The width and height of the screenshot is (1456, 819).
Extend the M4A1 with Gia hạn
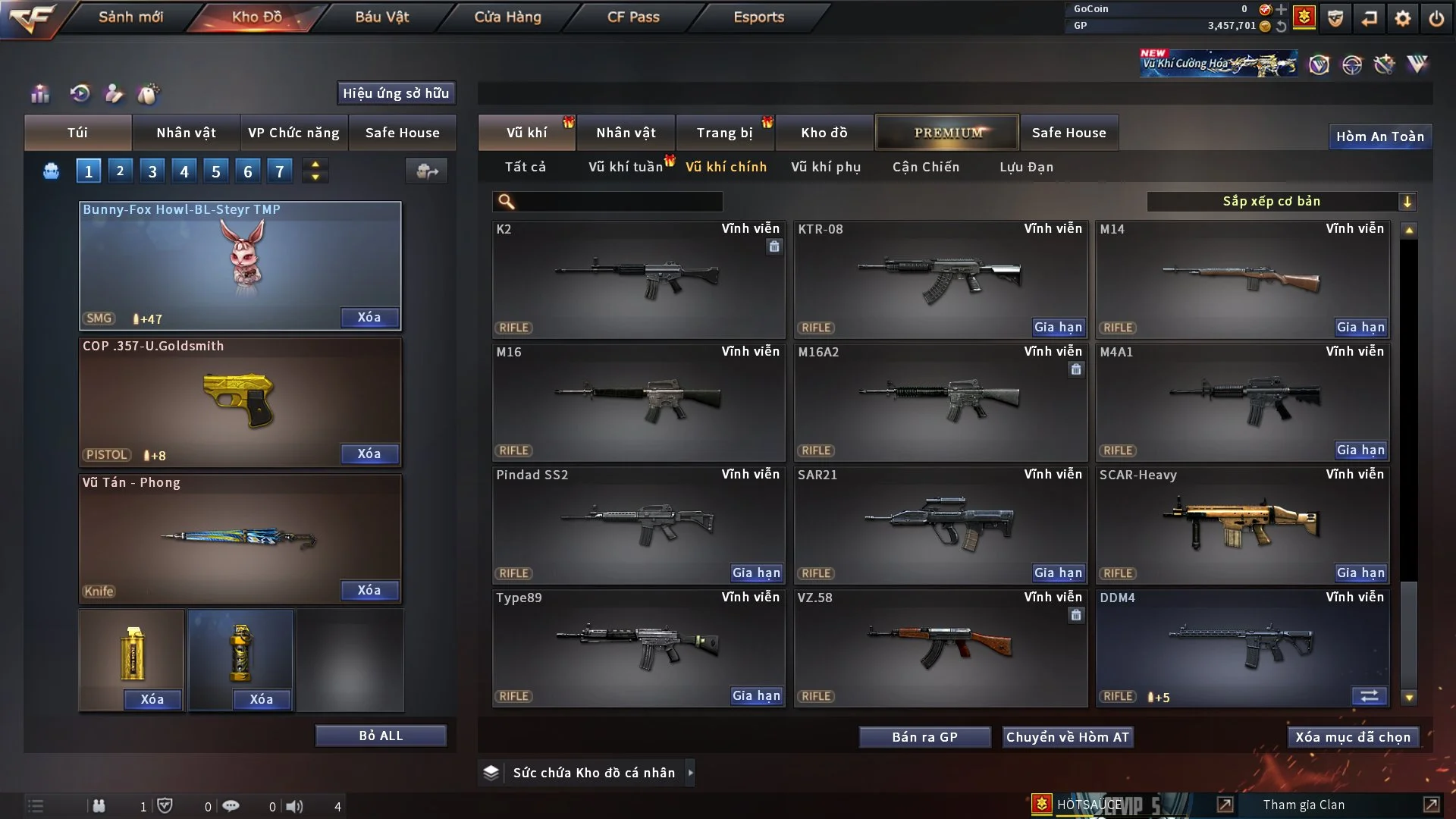[x=1360, y=450]
